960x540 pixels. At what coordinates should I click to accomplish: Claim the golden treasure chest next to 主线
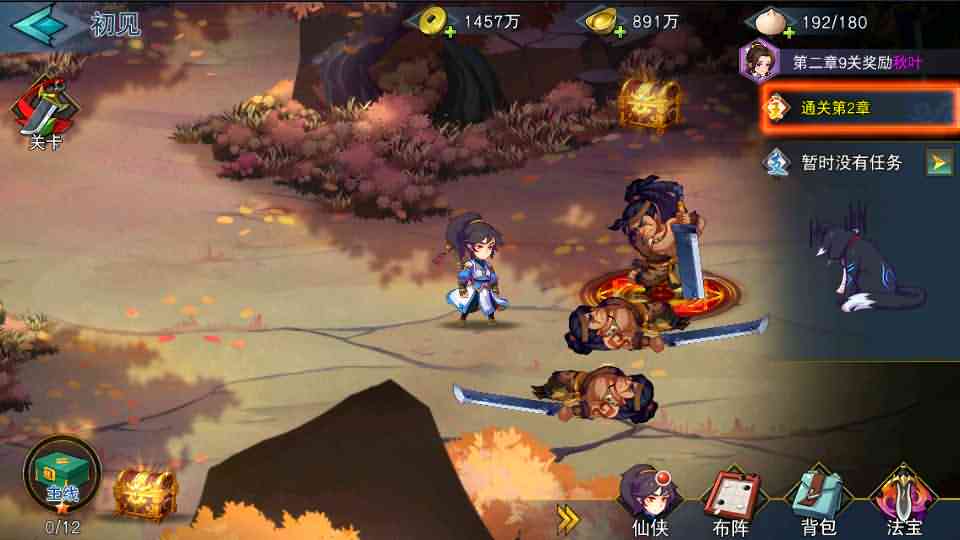(146, 492)
